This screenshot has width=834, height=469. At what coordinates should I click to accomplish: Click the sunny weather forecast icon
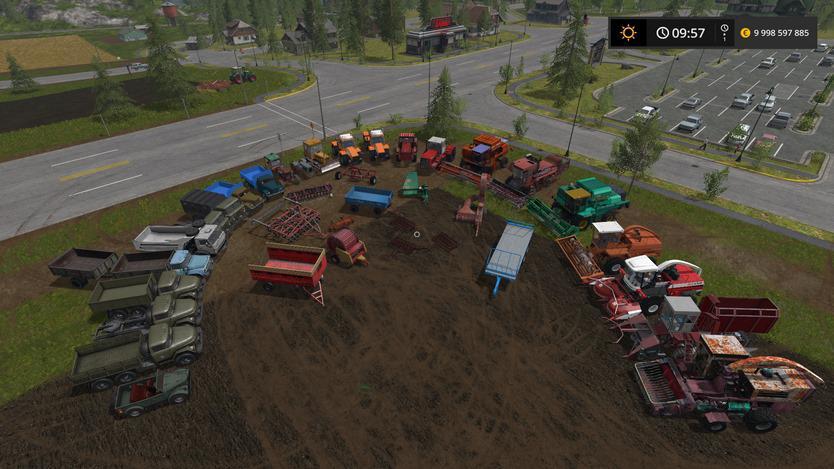coord(628,32)
